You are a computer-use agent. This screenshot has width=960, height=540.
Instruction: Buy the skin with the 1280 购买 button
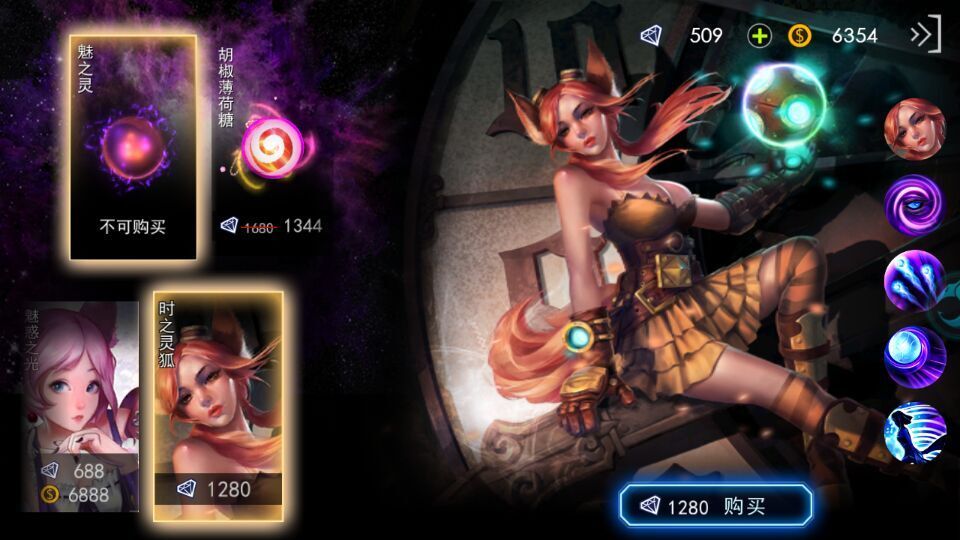point(715,506)
